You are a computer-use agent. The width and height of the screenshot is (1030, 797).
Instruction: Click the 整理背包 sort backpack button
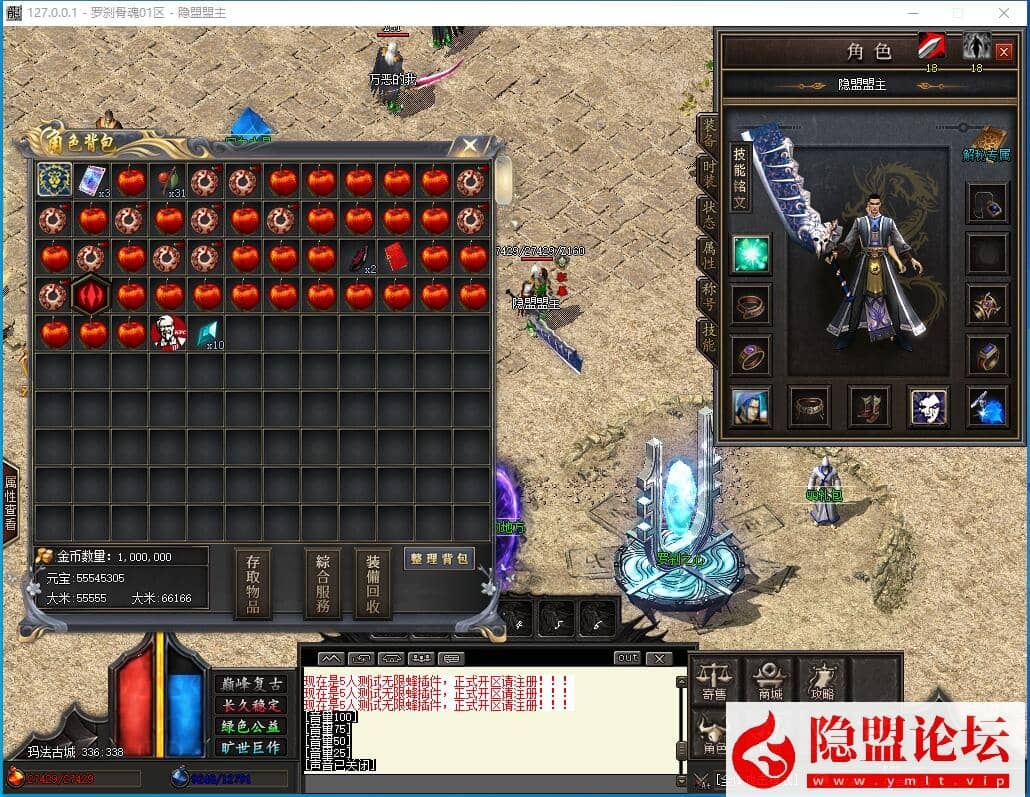click(x=439, y=559)
